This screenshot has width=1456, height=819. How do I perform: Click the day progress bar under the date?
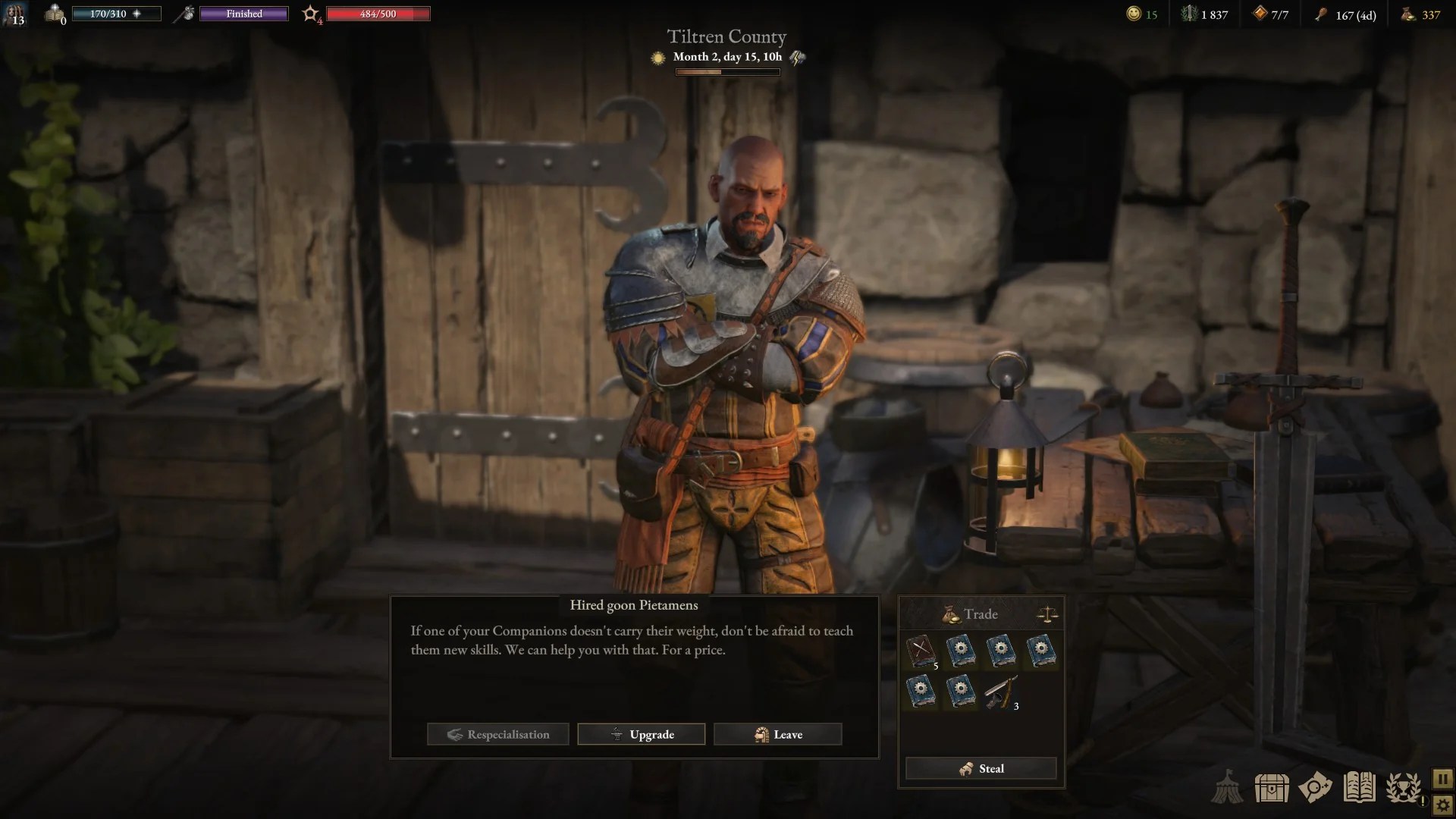727,72
